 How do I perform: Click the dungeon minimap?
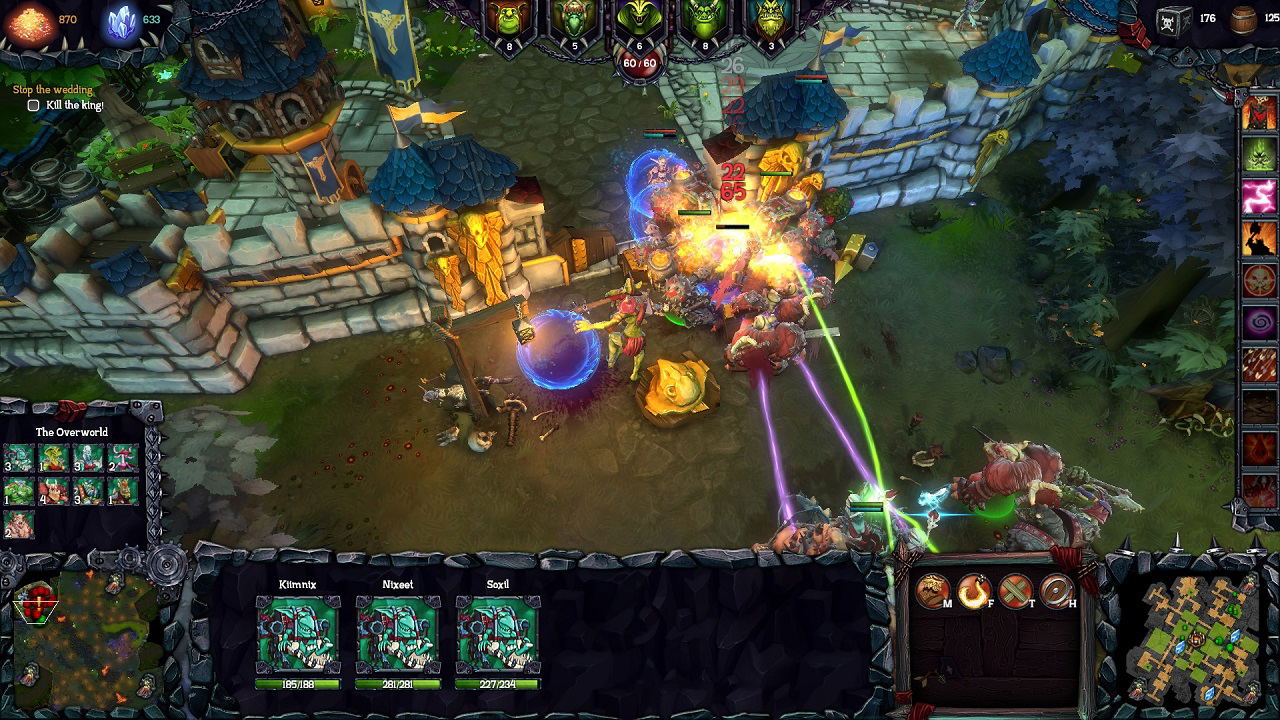point(85,637)
